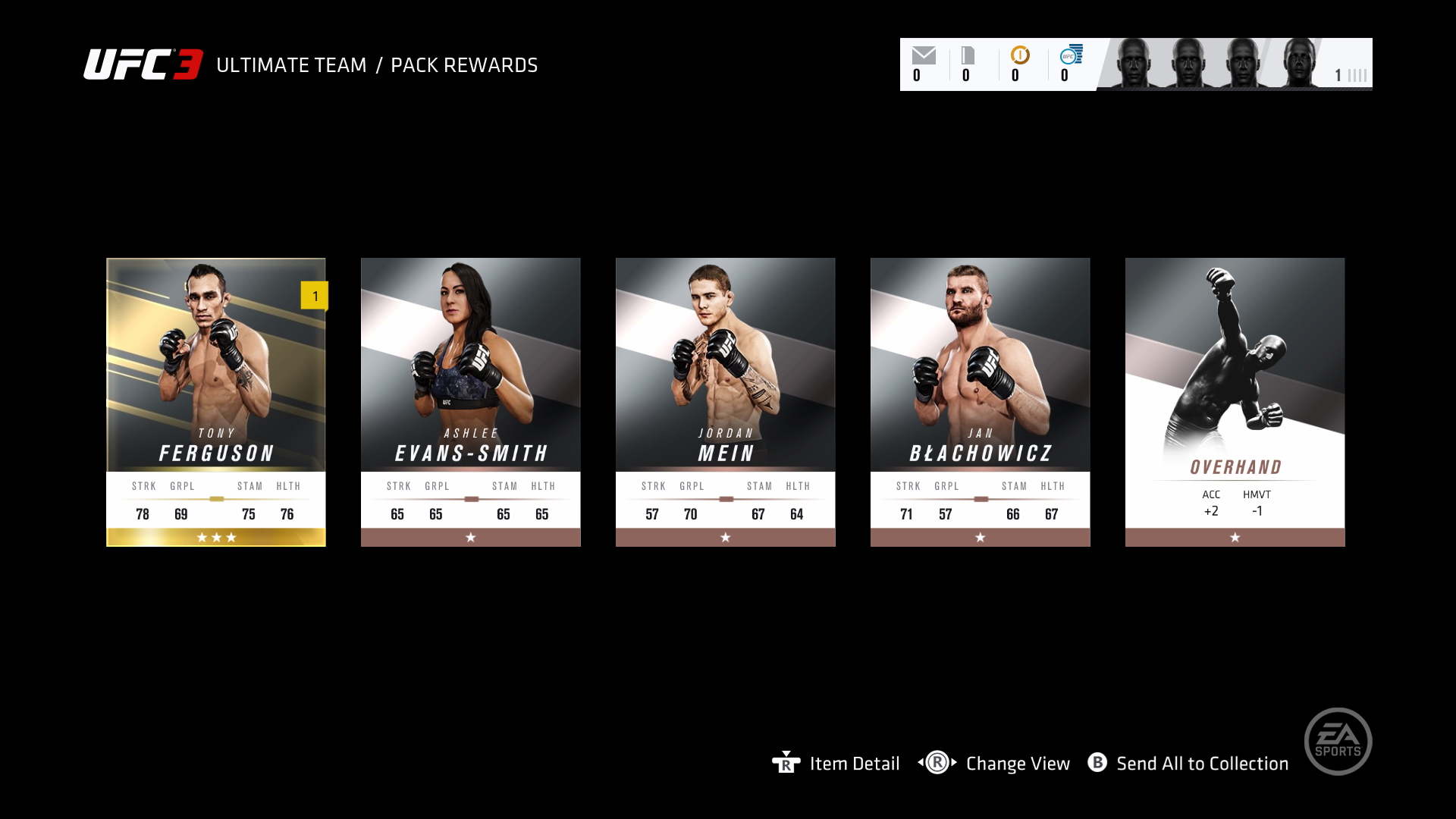Show Item Detail for the card
This screenshot has width=1456, height=819.
coord(854,764)
